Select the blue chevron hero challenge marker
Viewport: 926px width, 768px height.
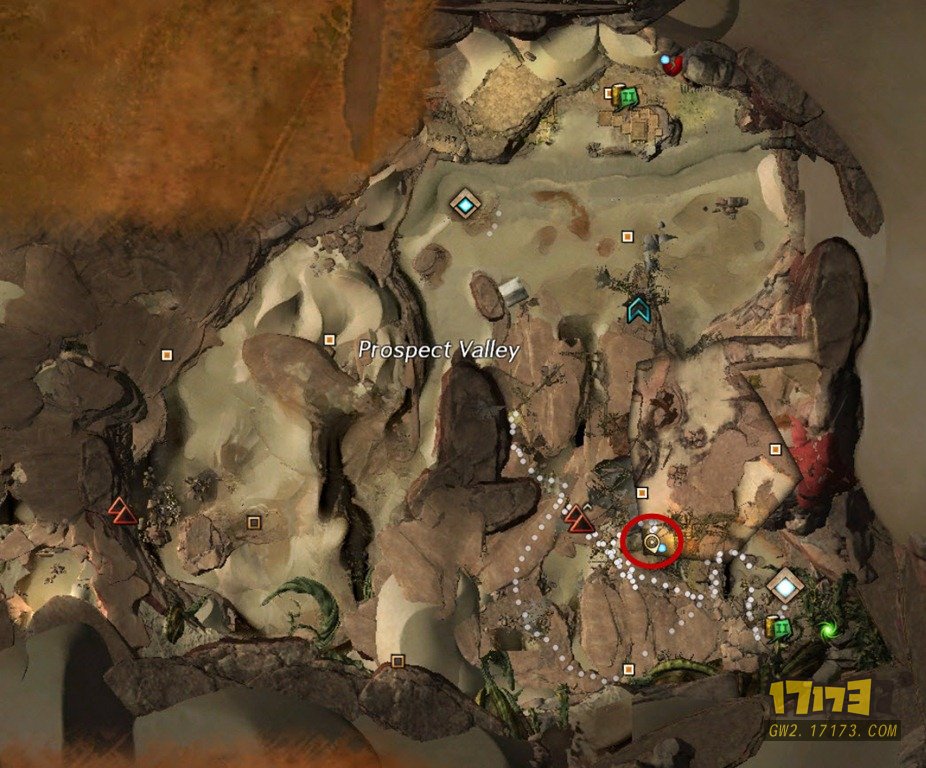click(x=637, y=310)
